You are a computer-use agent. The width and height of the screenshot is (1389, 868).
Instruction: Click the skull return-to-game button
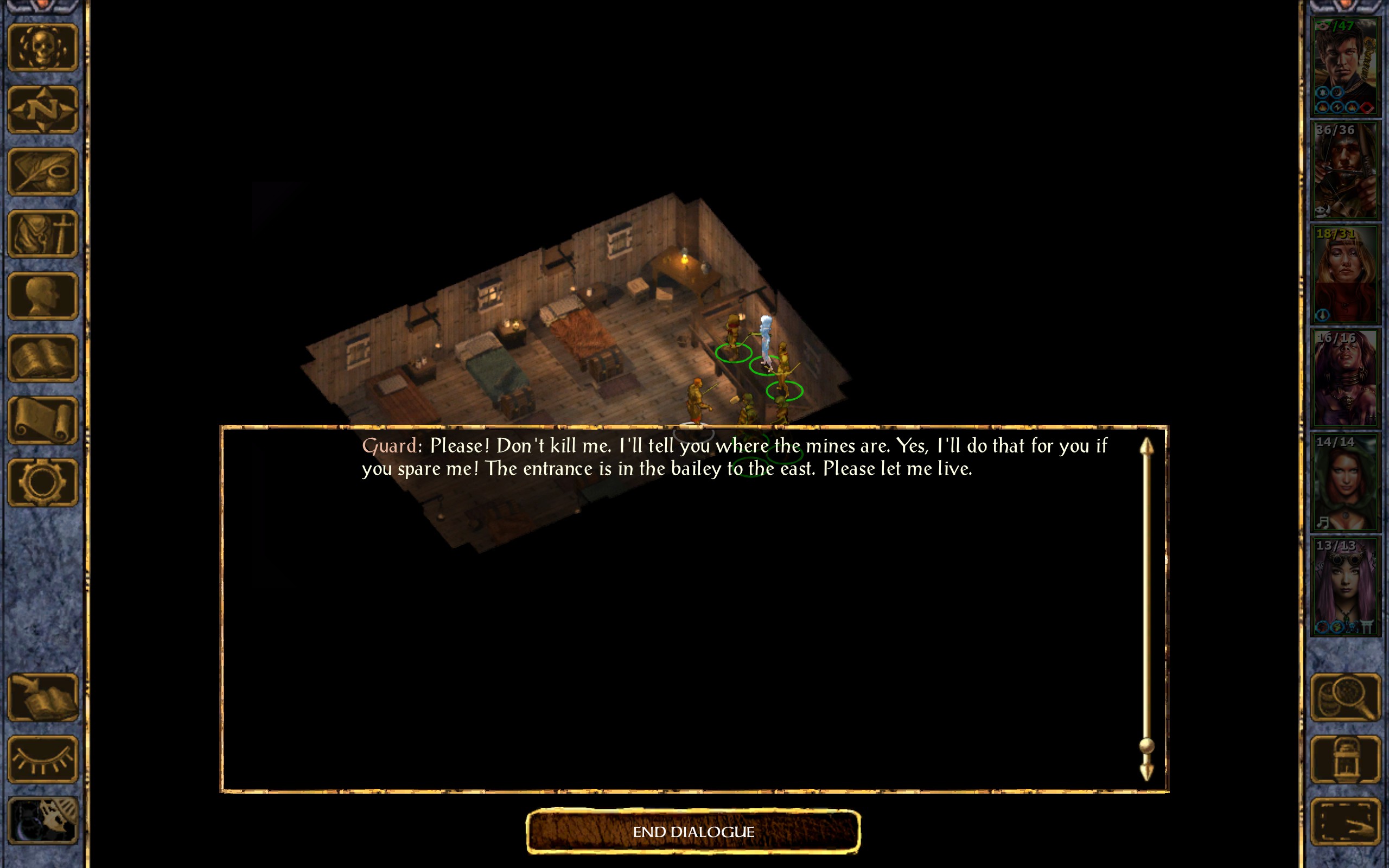[x=43, y=48]
